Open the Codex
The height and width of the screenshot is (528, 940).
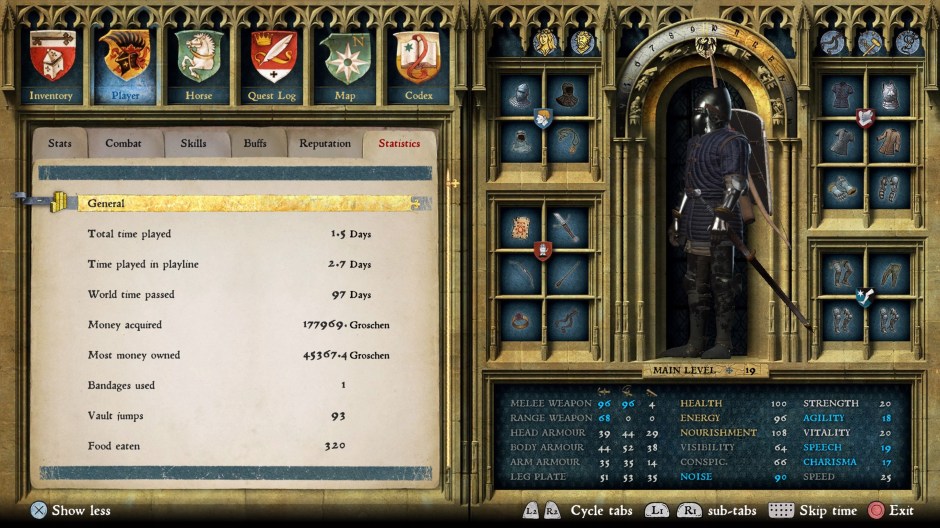pos(418,66)
